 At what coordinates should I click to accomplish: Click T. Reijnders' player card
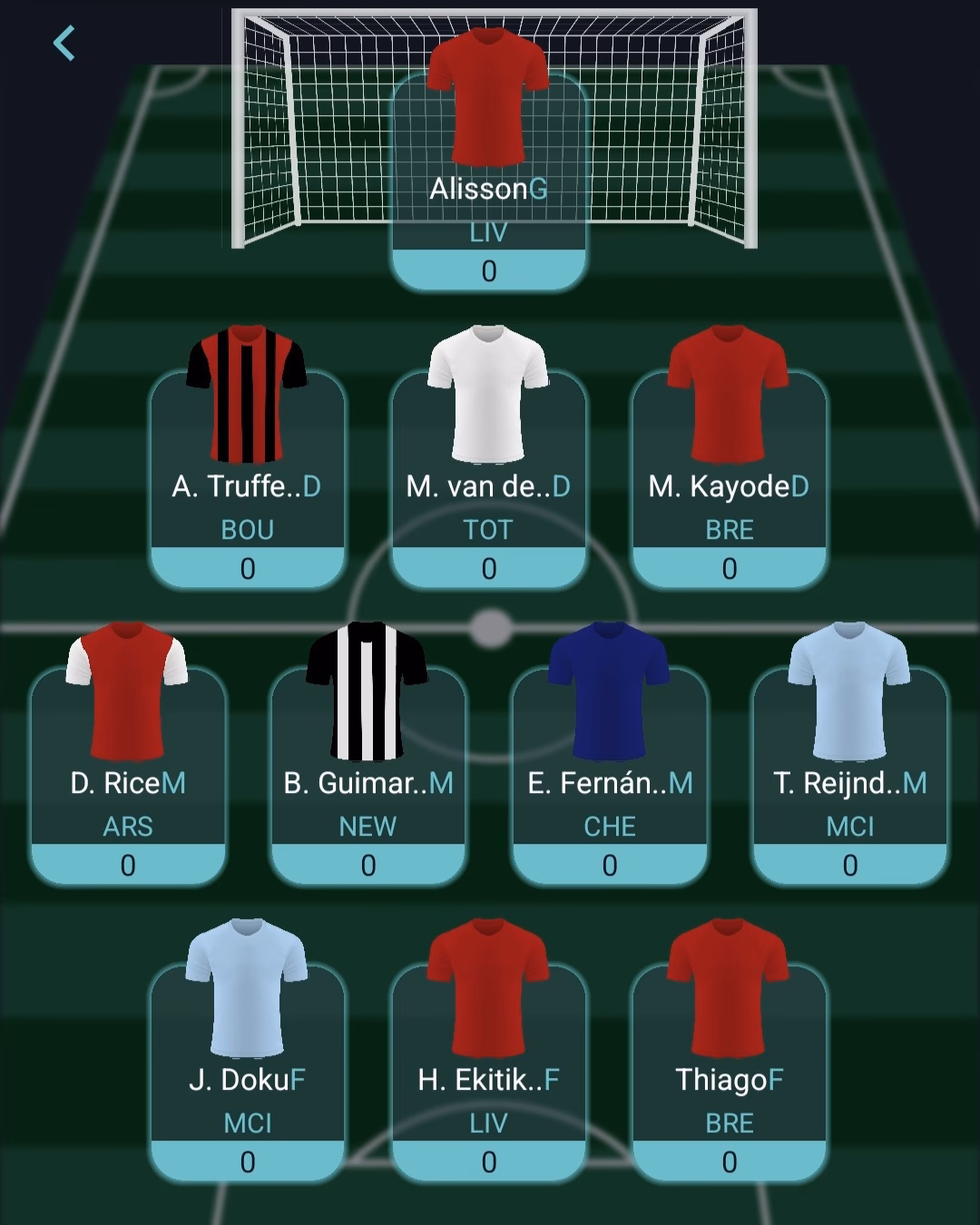(x=849, y=776)
